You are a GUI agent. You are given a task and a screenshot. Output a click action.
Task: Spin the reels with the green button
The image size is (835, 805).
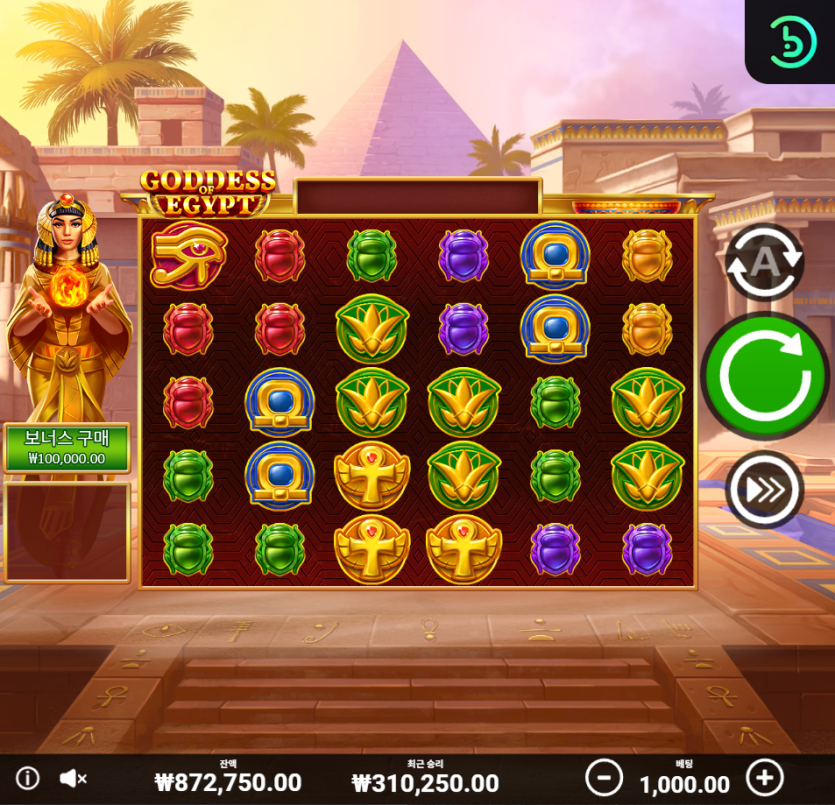pyautogui.click(x=765, y=376)
